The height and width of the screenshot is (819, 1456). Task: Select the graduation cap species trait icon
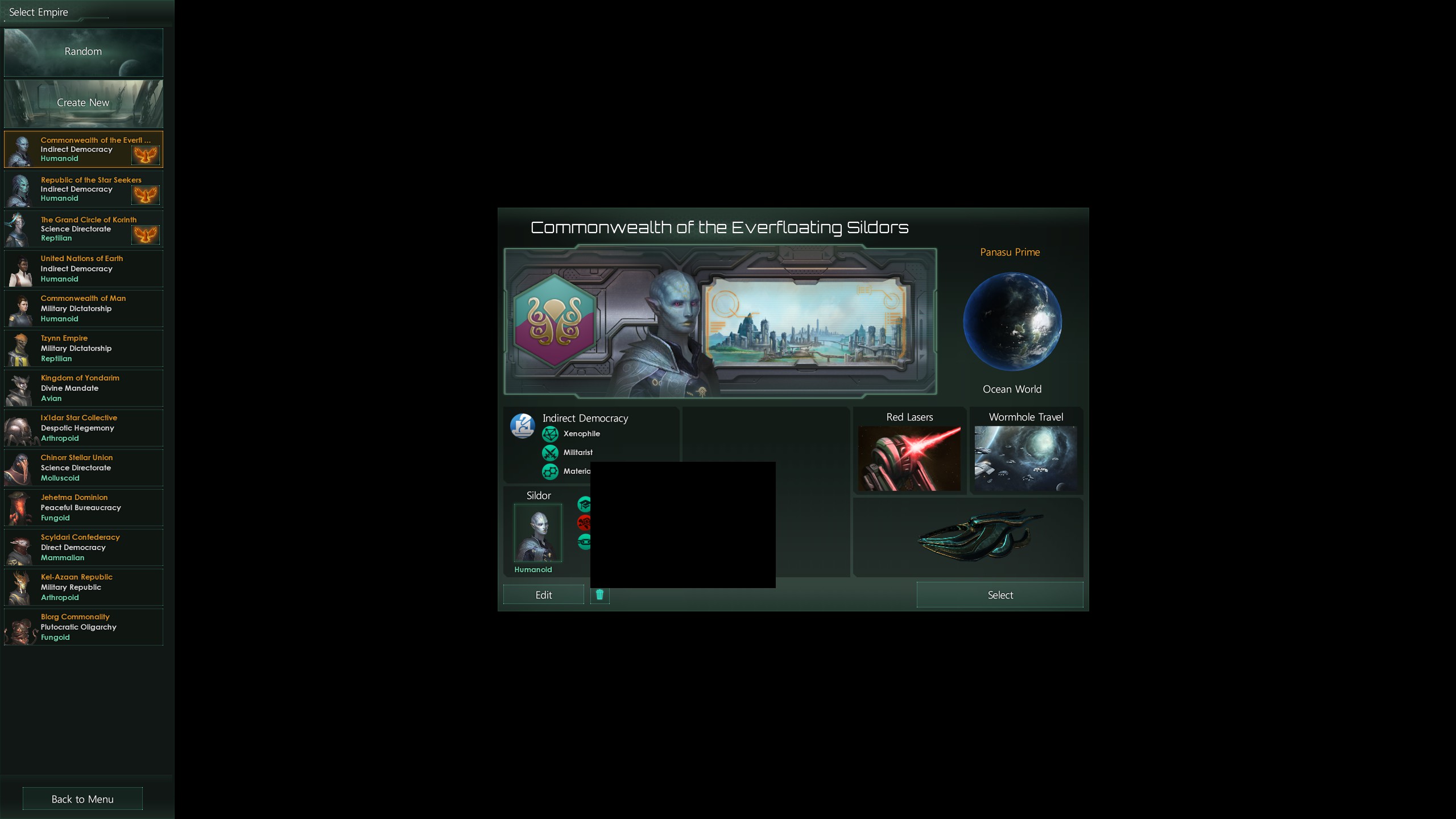coord(584,503)
